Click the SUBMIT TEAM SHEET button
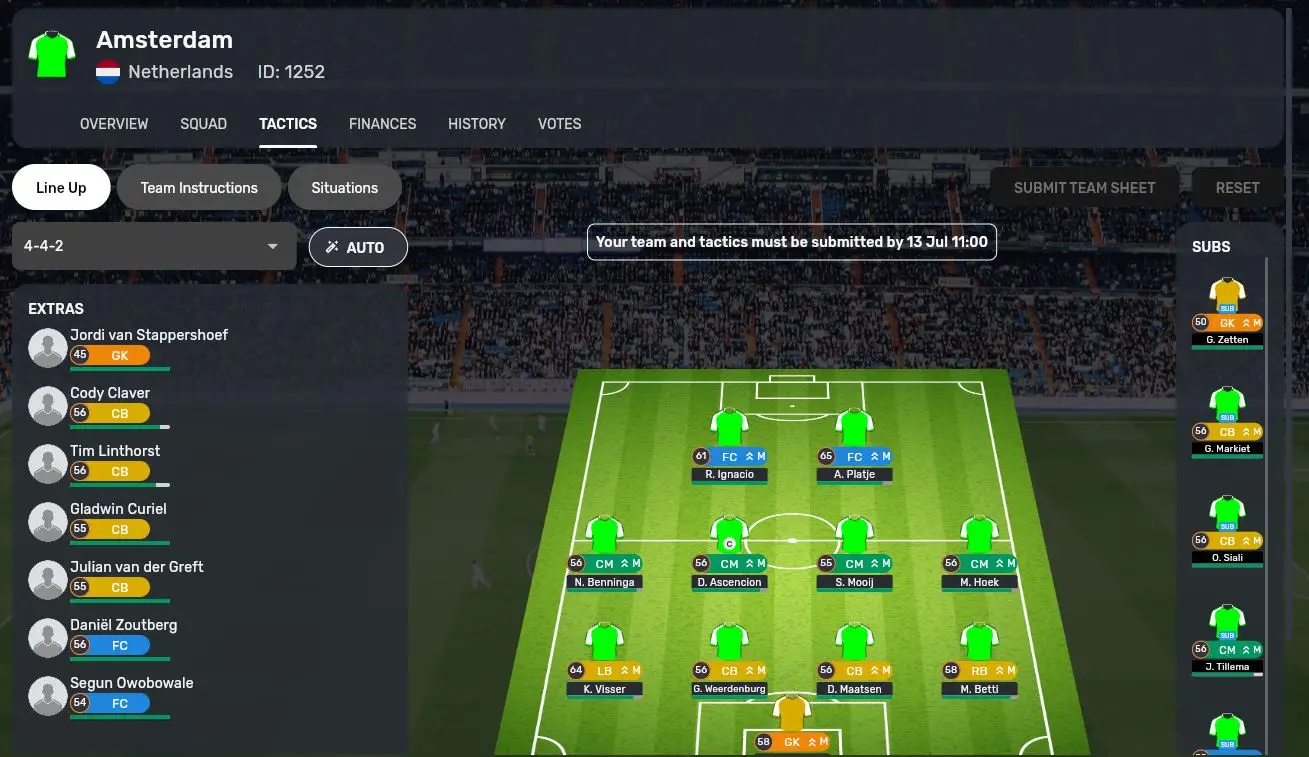The height and width of the screenshot is (757, 1309). coord(1084,187)
